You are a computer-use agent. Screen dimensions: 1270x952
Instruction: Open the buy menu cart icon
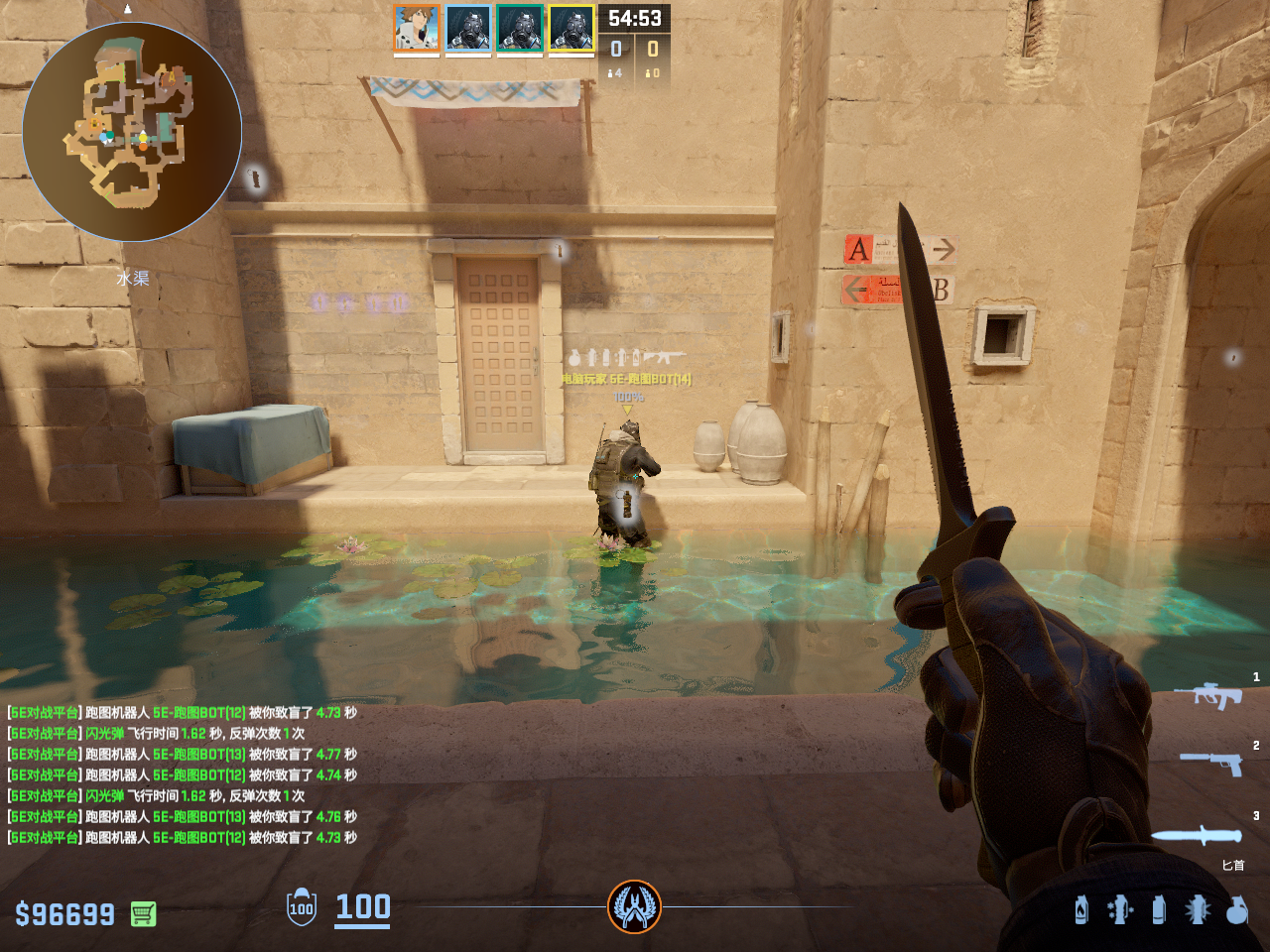tap(143, 913)
